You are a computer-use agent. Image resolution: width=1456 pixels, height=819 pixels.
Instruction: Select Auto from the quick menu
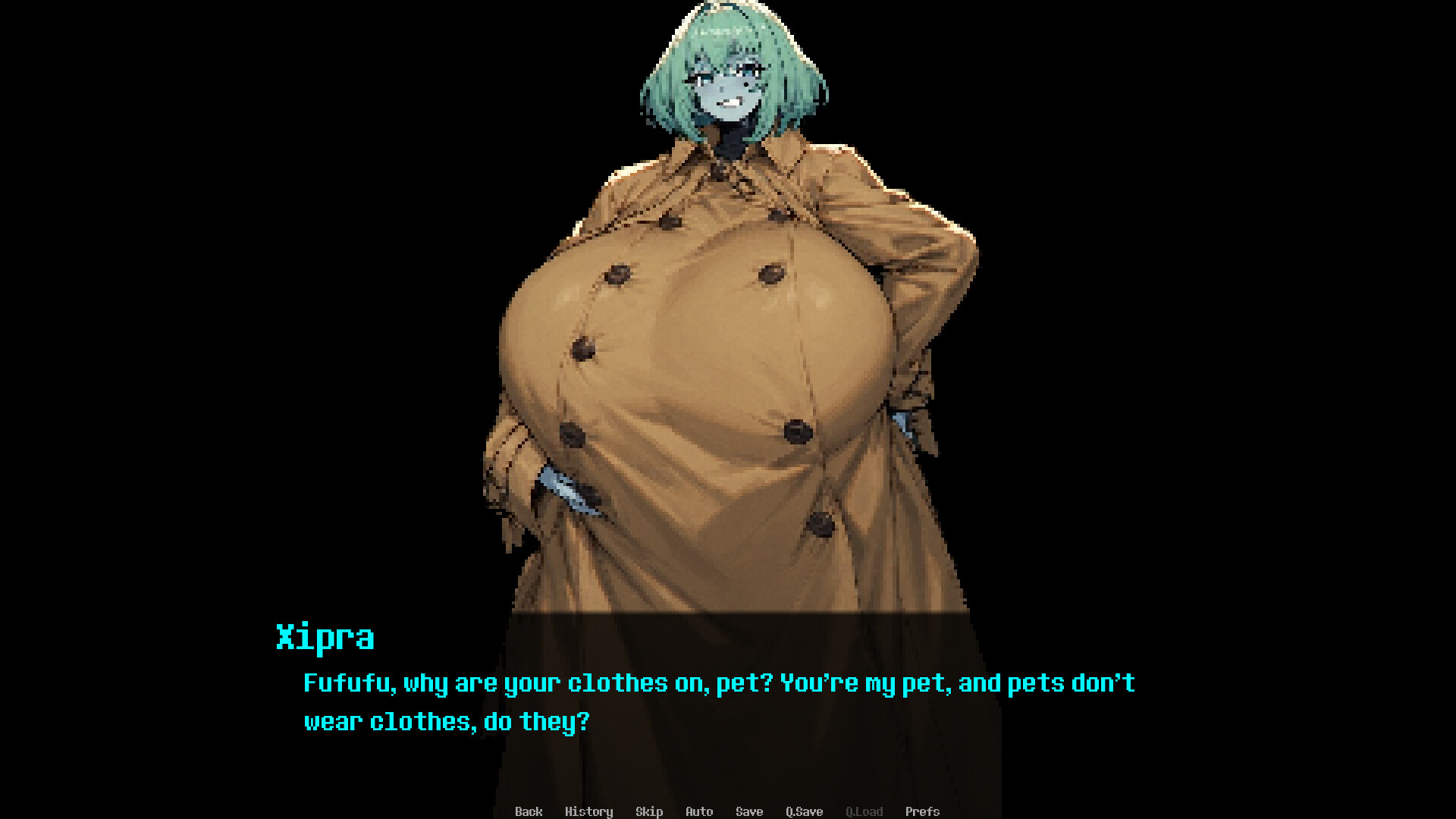(x=698, y=811)
